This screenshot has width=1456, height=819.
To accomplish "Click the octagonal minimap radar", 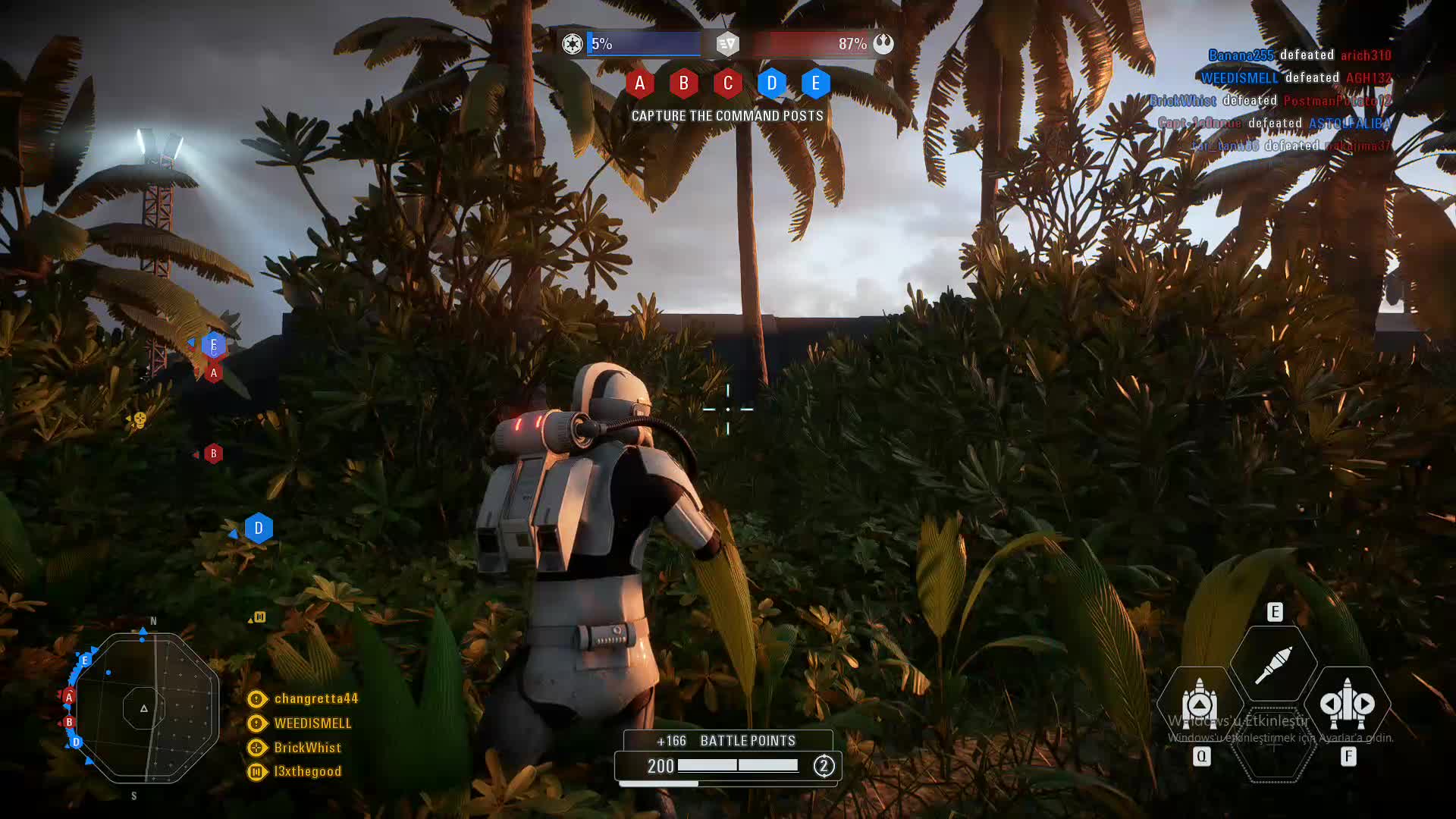I will pyautogui.click(x=145, y=708).
